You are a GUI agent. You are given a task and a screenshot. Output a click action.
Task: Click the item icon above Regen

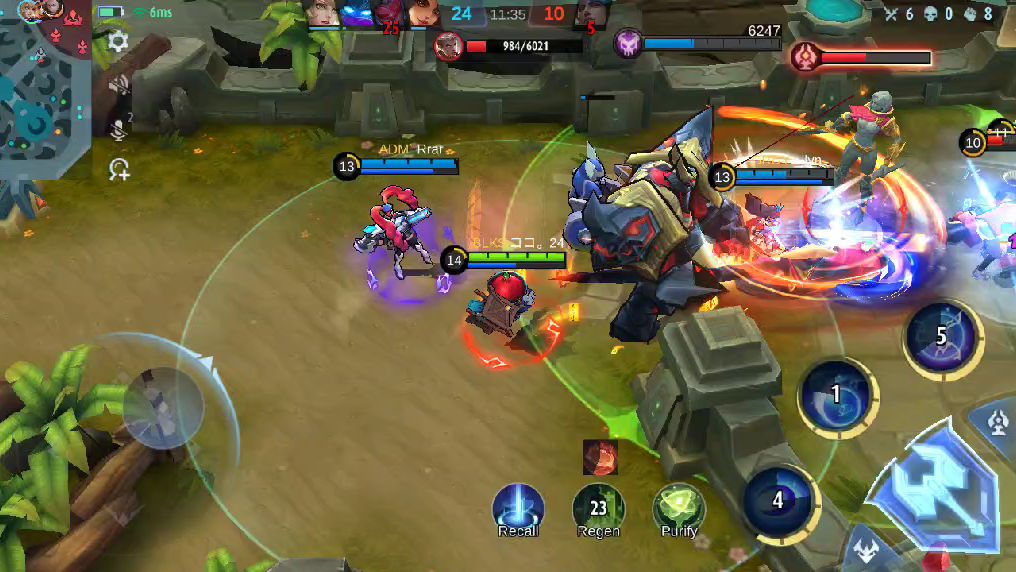click(600, 457)
